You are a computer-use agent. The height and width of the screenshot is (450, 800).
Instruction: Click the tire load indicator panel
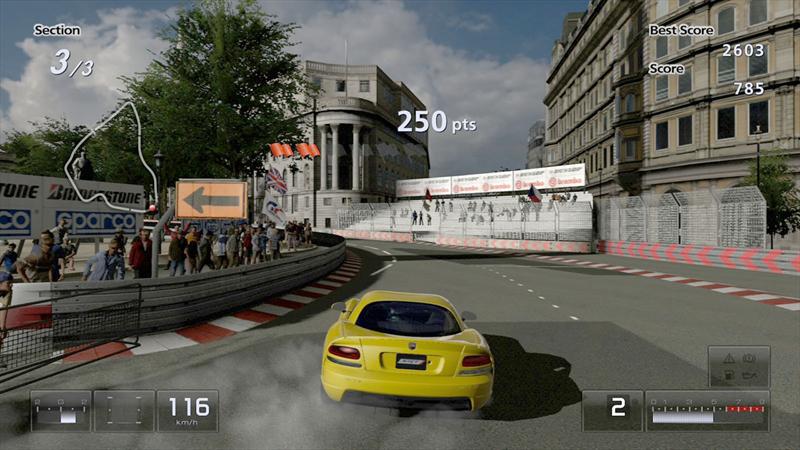click(x=124, y=410)
